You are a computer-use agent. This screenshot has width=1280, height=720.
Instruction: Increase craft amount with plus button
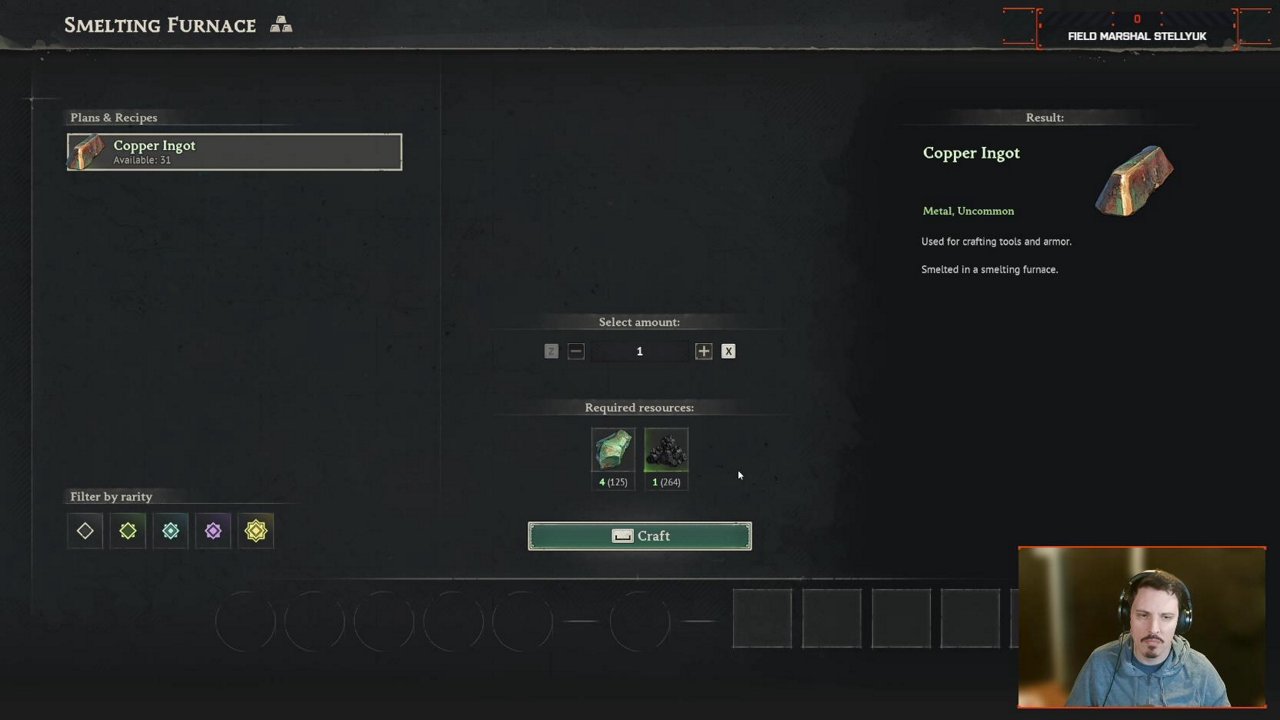(703, 351)
